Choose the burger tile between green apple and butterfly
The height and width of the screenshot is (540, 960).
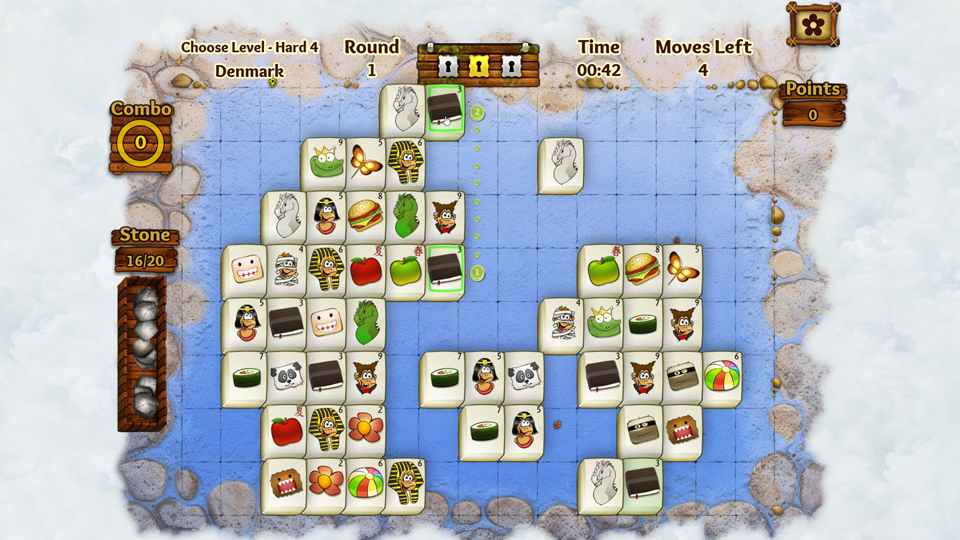tap(641, 270)
